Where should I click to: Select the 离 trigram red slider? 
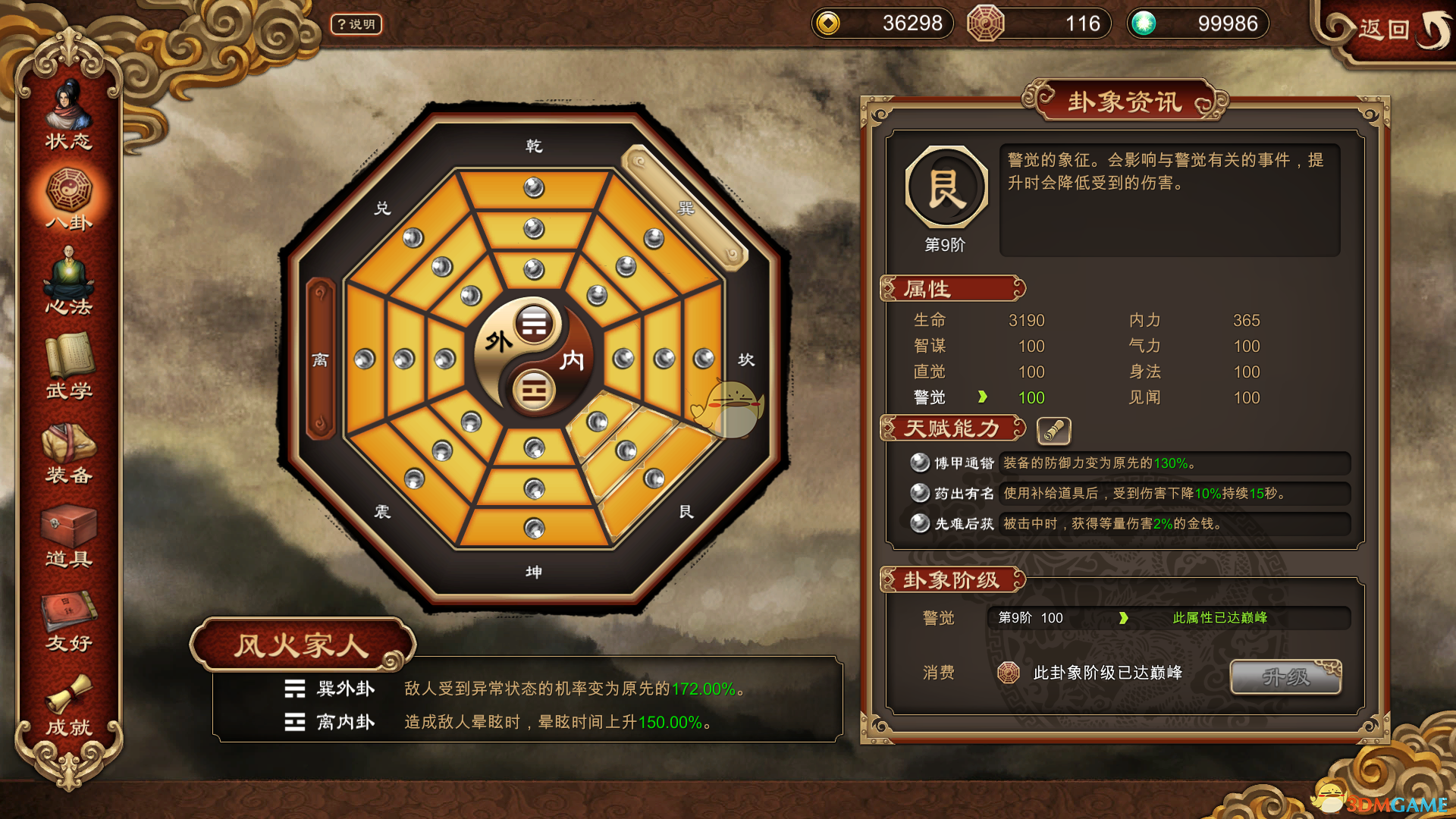(x=320, y=359)
